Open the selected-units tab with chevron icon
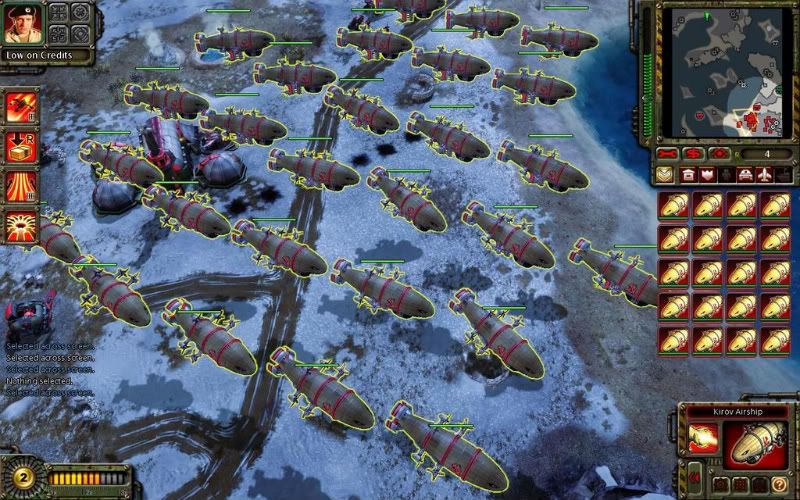The height and width of the screenshot is (500, 800). [665, 175]
